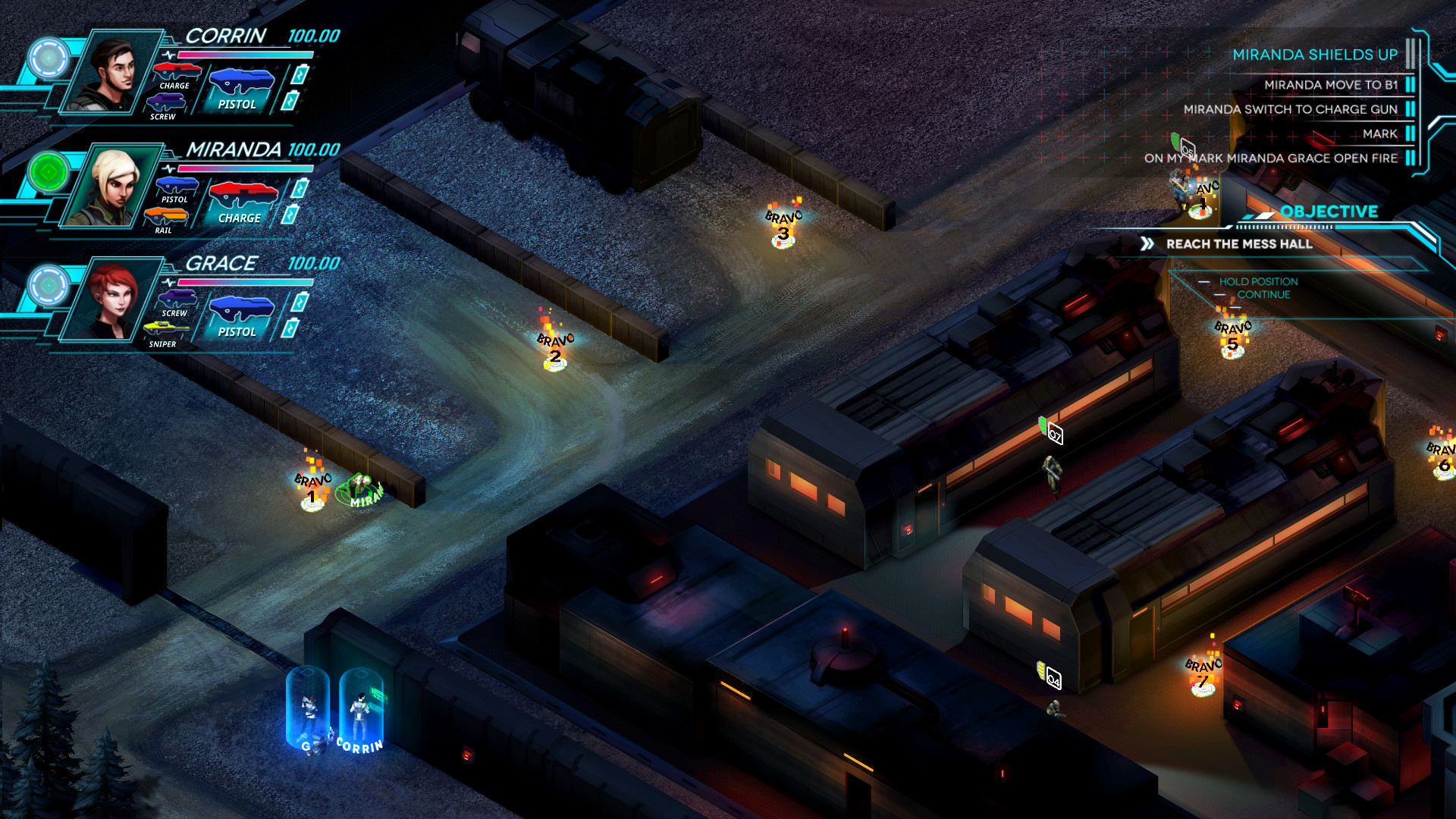This screenshot has width=1456, height=819.
Task: Click Corrin's top battery charge icon
Action: click(301, 76)
